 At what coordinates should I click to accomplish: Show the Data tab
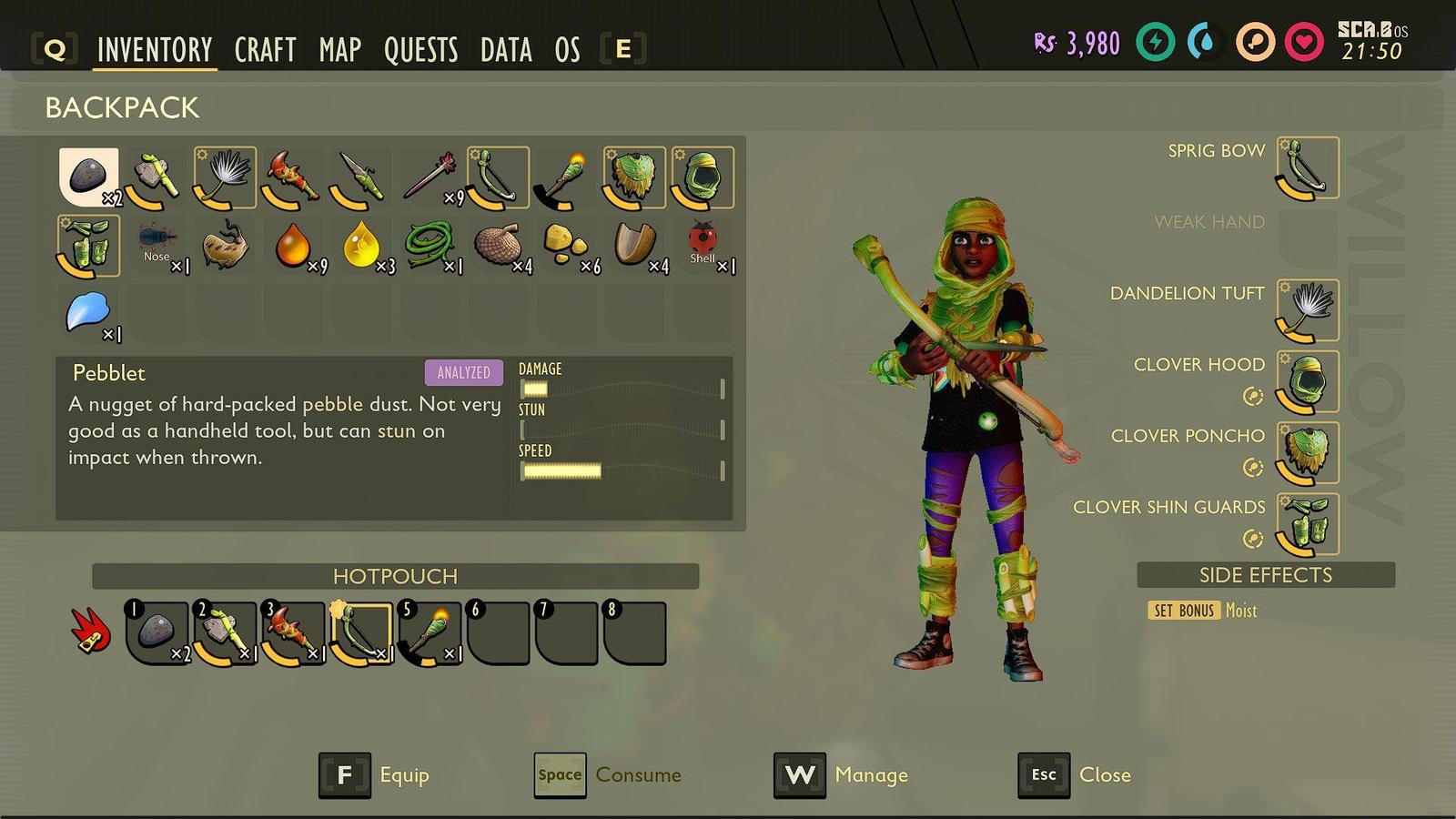tap(506, 49)
